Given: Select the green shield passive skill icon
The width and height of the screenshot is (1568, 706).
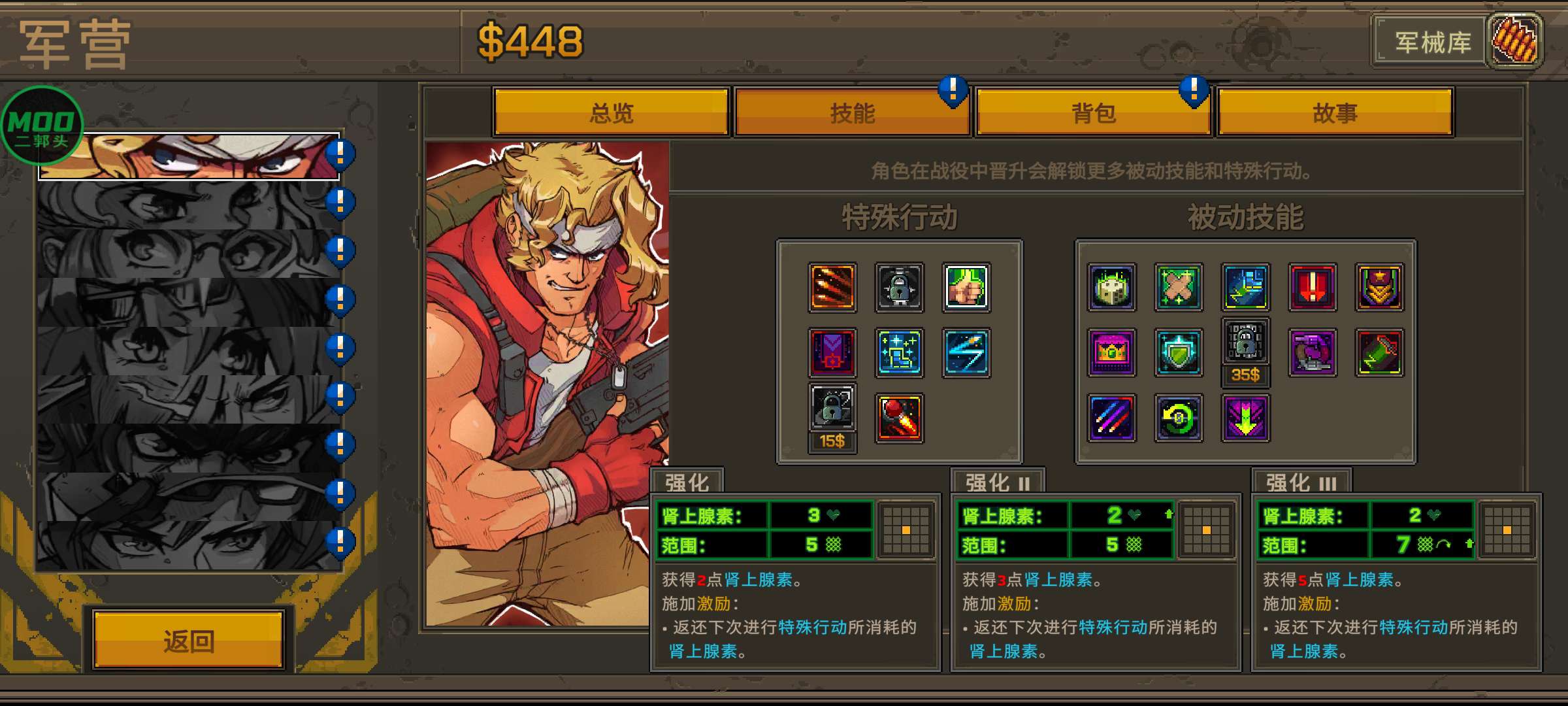Looking at the screenshot, I should 1179,353.
